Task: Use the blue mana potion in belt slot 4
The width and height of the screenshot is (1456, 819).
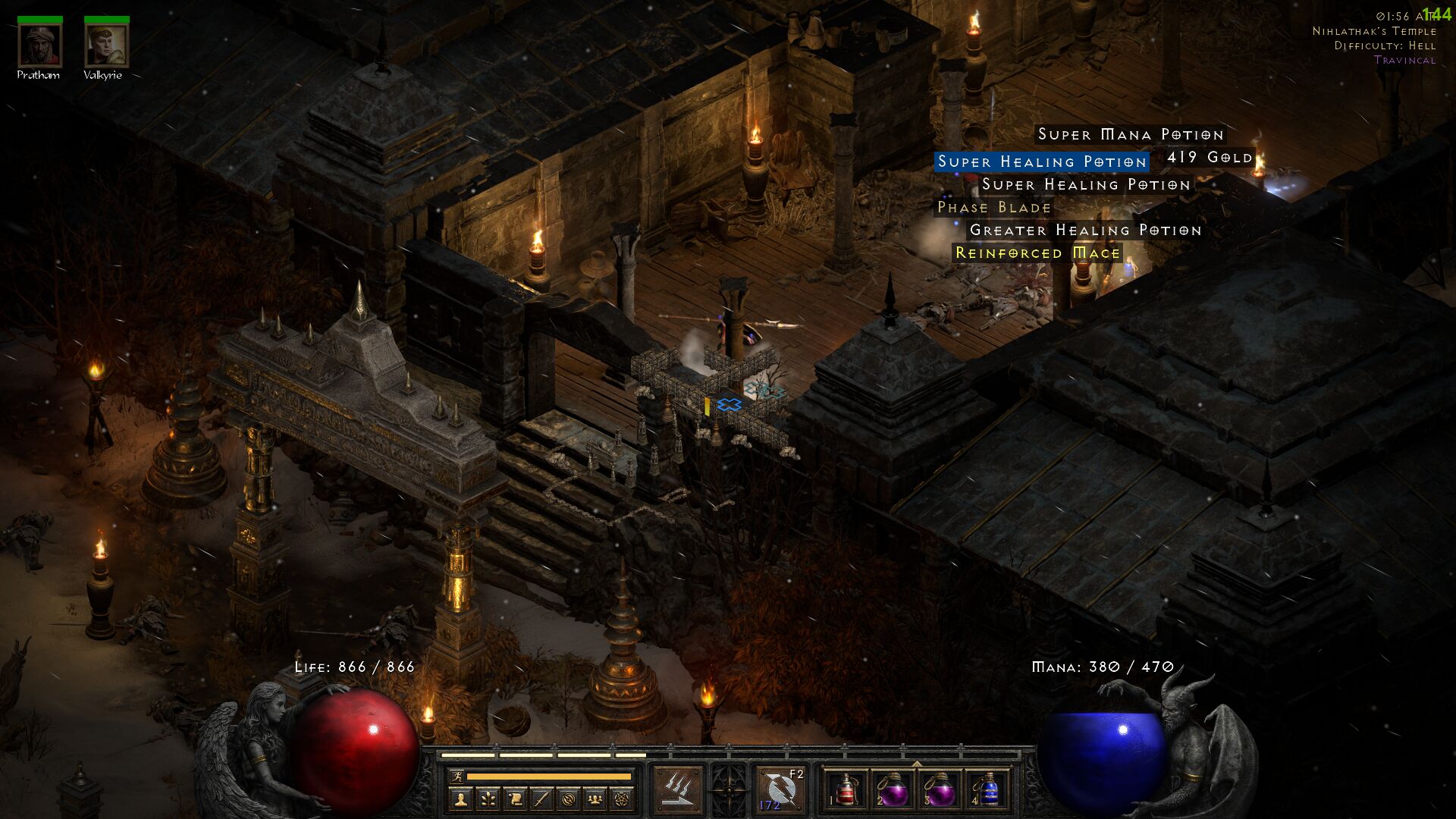Action: [987, 789]
